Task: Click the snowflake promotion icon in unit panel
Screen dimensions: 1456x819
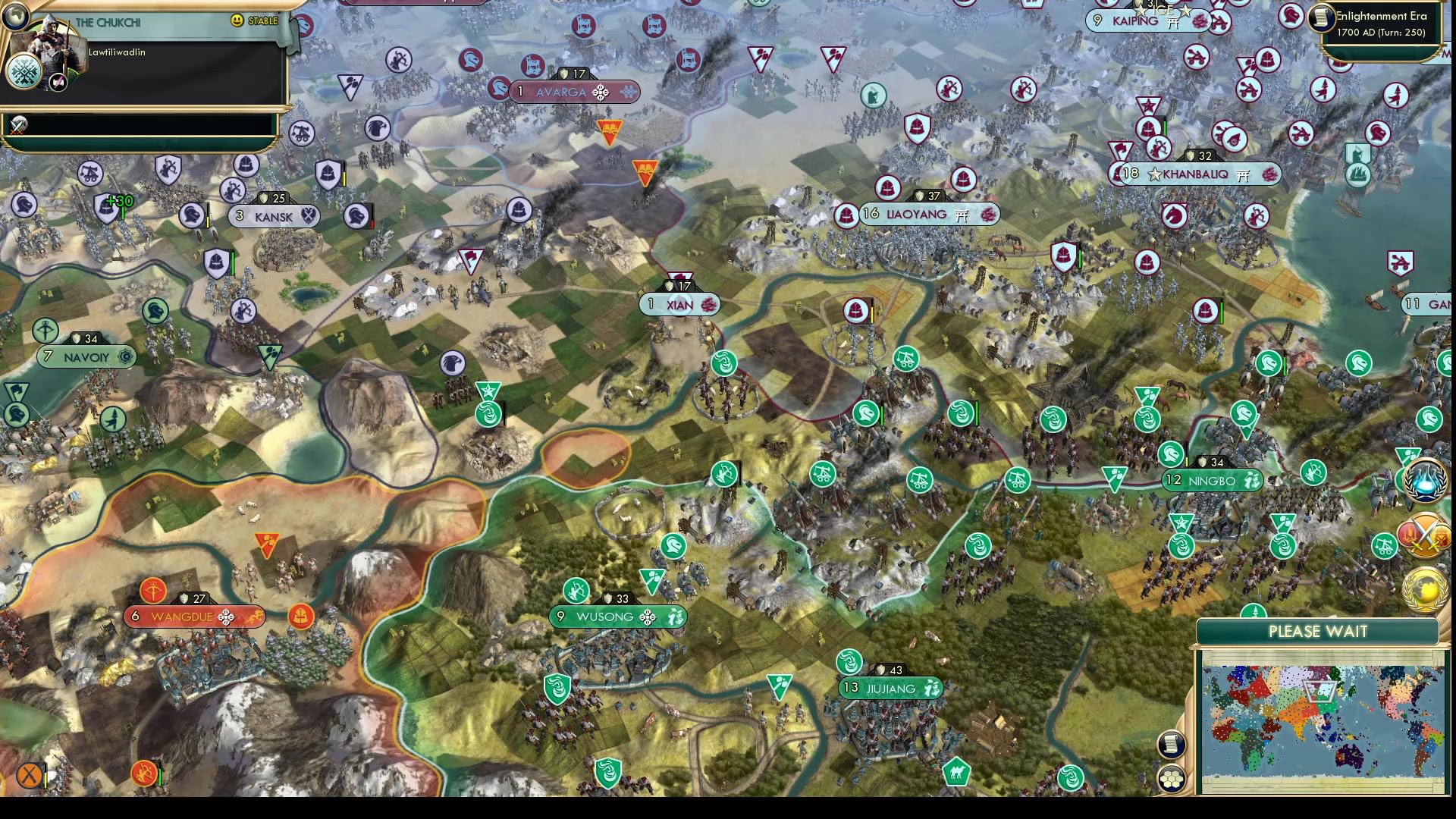Action: 24,73
